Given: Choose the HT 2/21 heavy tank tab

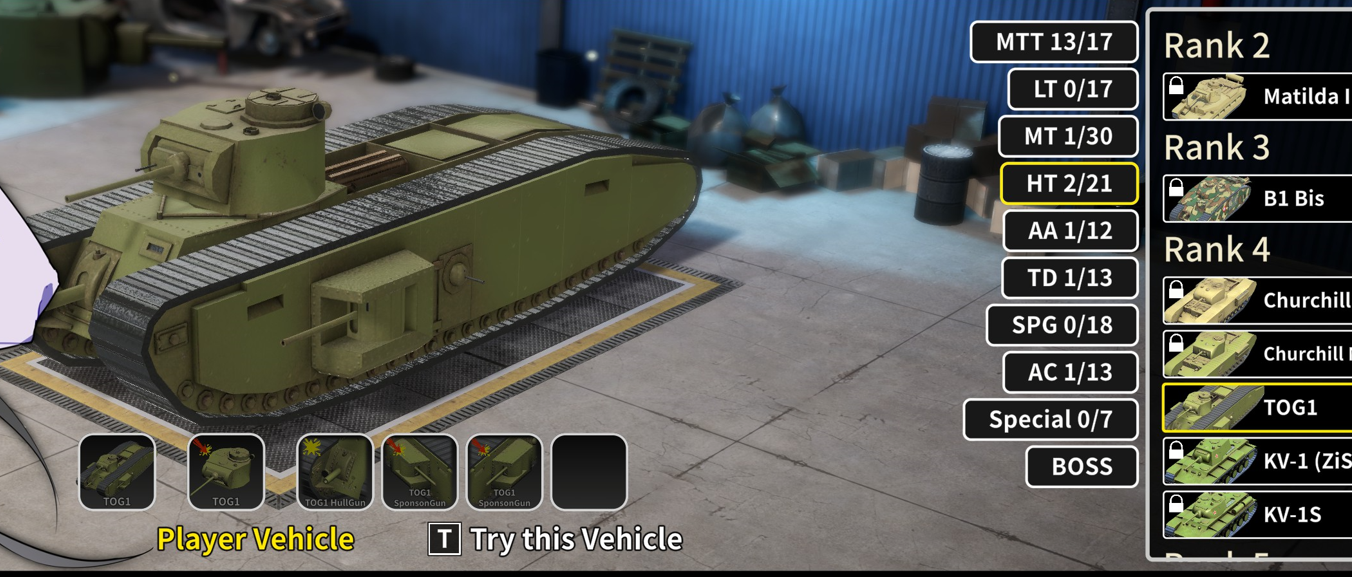Looking at the screenshot, I should point(1069,183).
